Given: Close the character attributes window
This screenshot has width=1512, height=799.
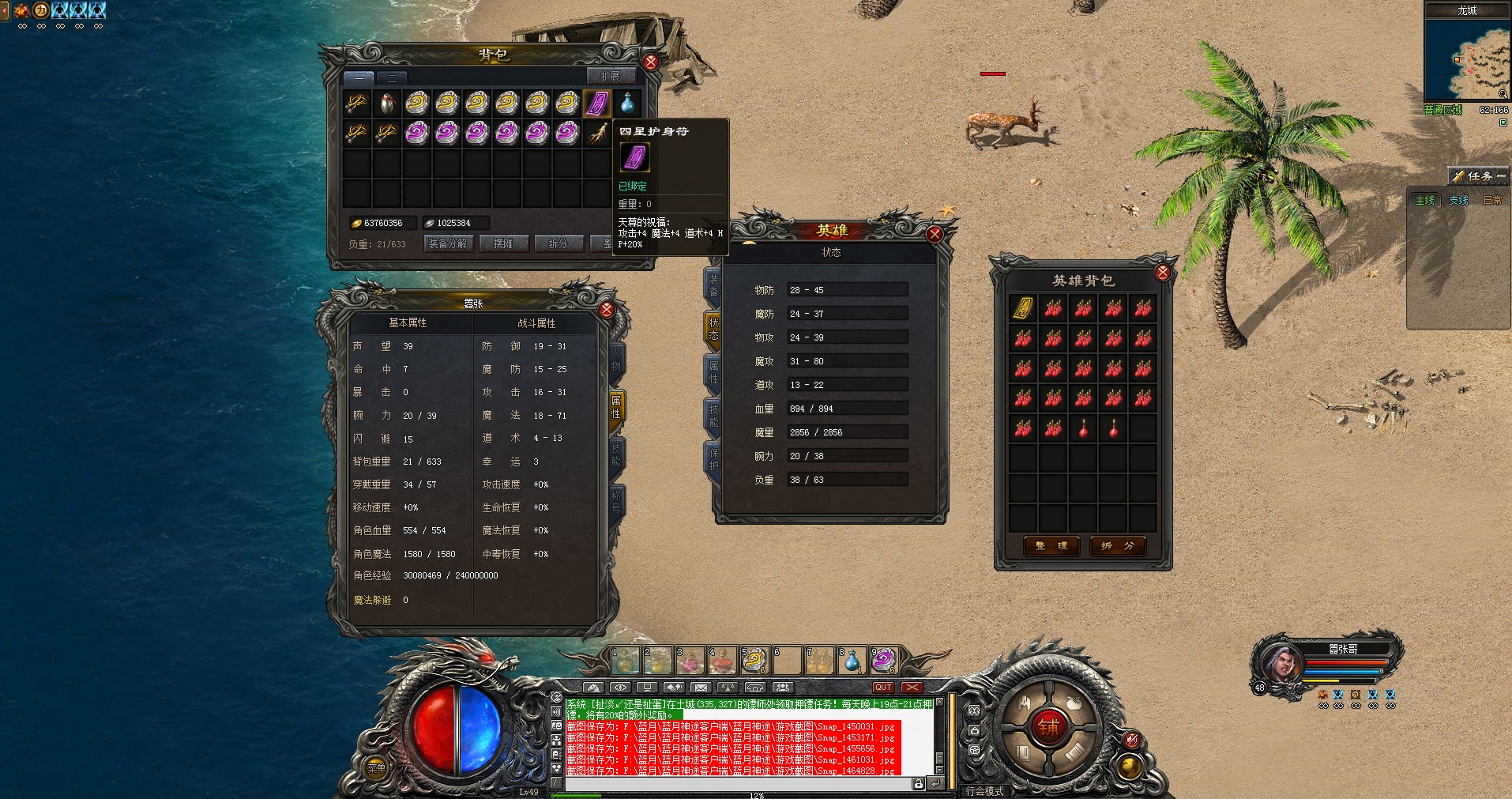Looking at the screenshot, I should 606,309.
